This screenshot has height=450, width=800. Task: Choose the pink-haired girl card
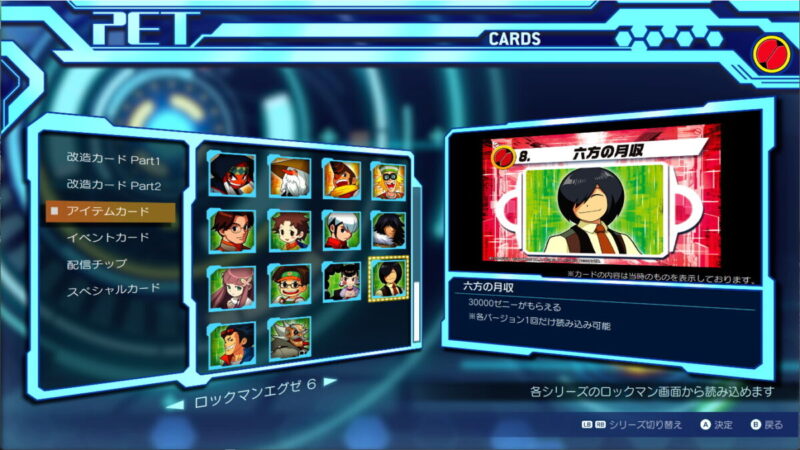(232, 284)
